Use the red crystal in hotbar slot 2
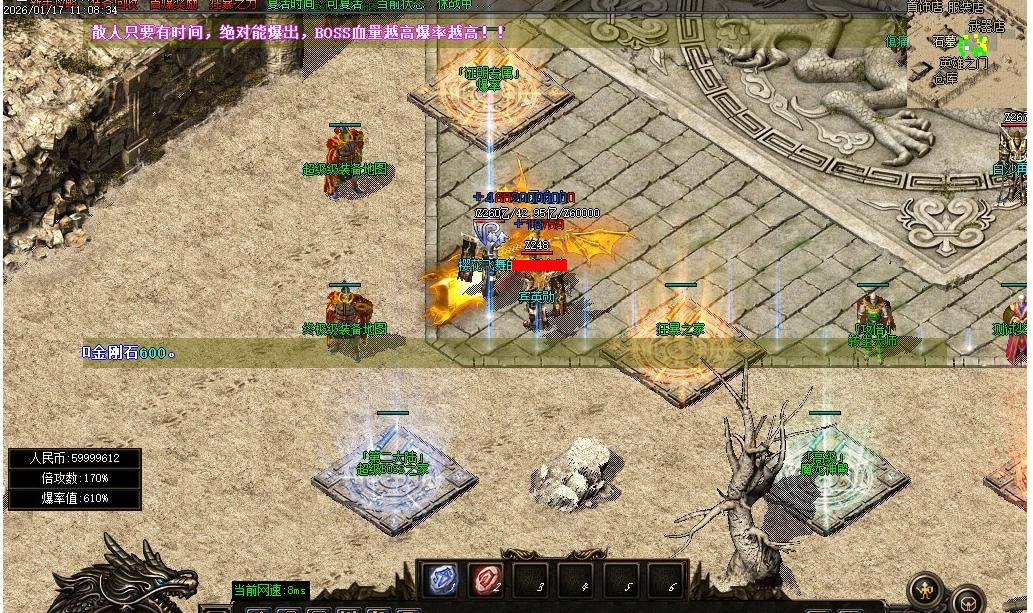Image resolution: width=1033 pixels, height=613 pixels. tap(486, 580)
